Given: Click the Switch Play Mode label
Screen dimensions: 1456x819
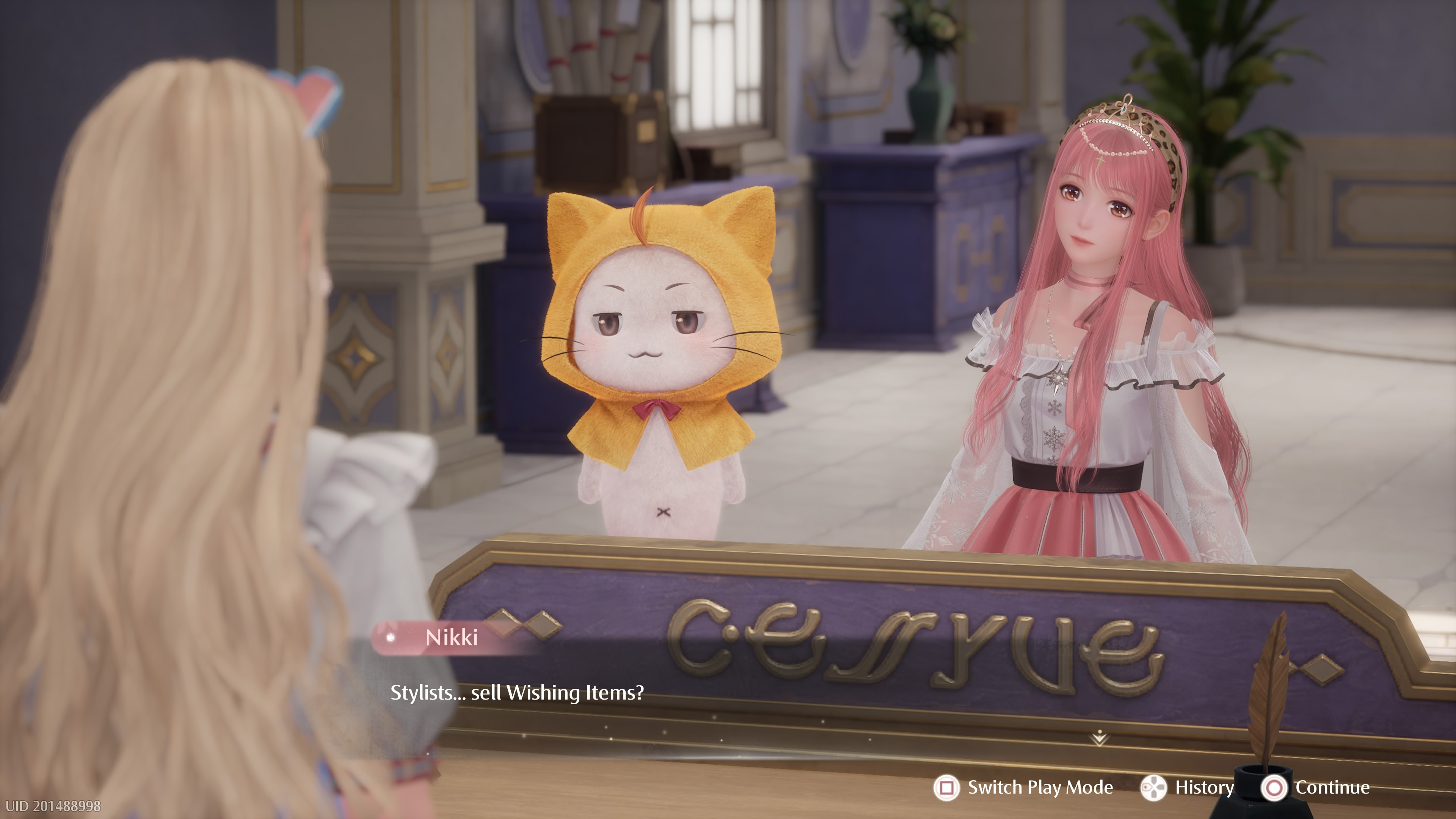Looking at the screenshot, I should [1039, 788].
